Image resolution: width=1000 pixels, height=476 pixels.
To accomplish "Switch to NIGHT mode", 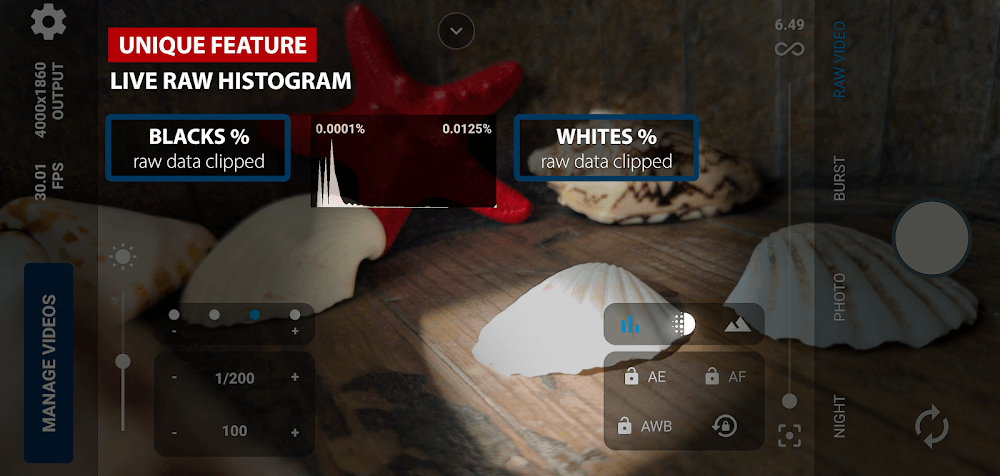I will 839,416.
